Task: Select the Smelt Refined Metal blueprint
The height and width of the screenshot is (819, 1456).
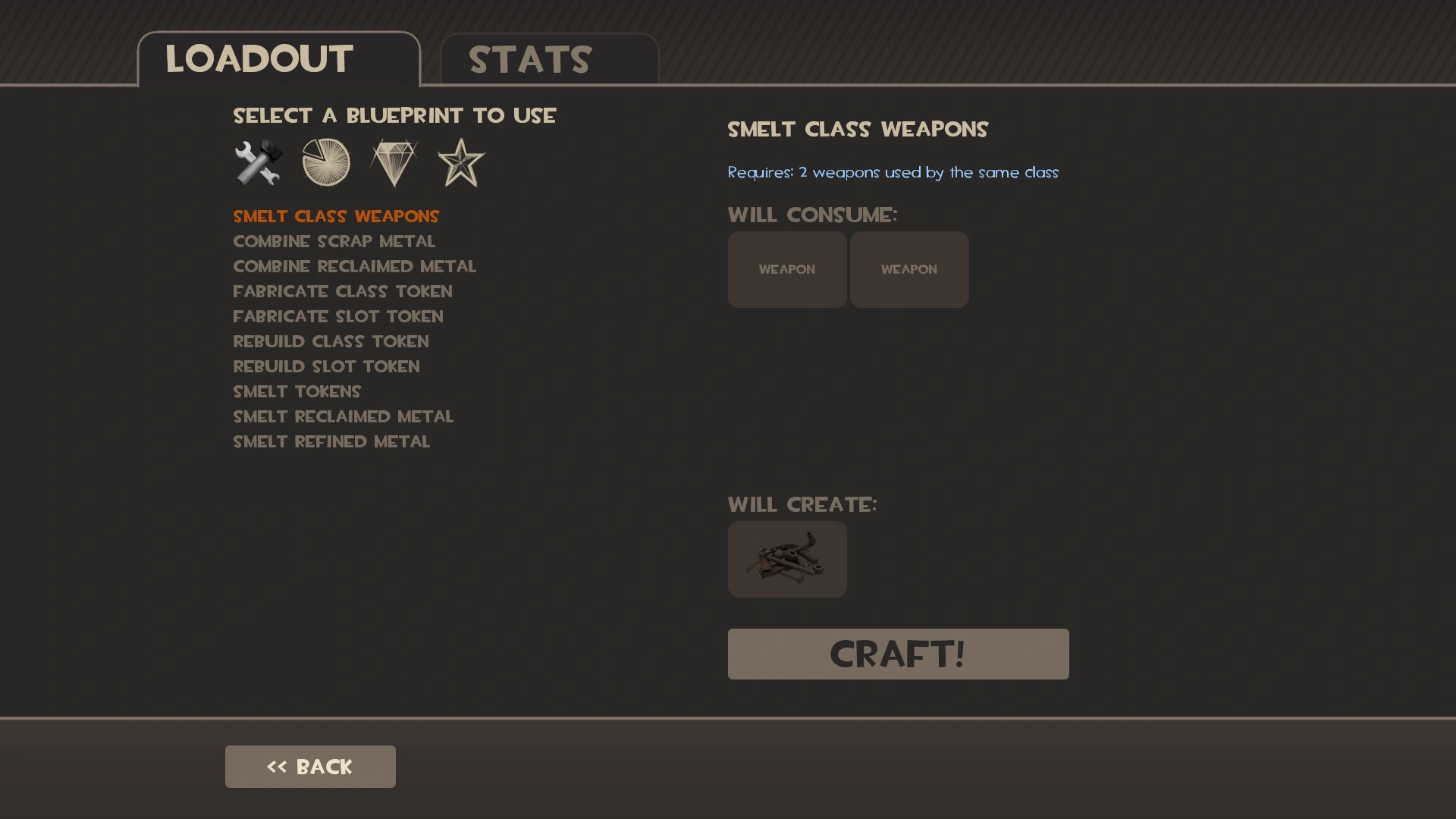Action: coord(331,441)
